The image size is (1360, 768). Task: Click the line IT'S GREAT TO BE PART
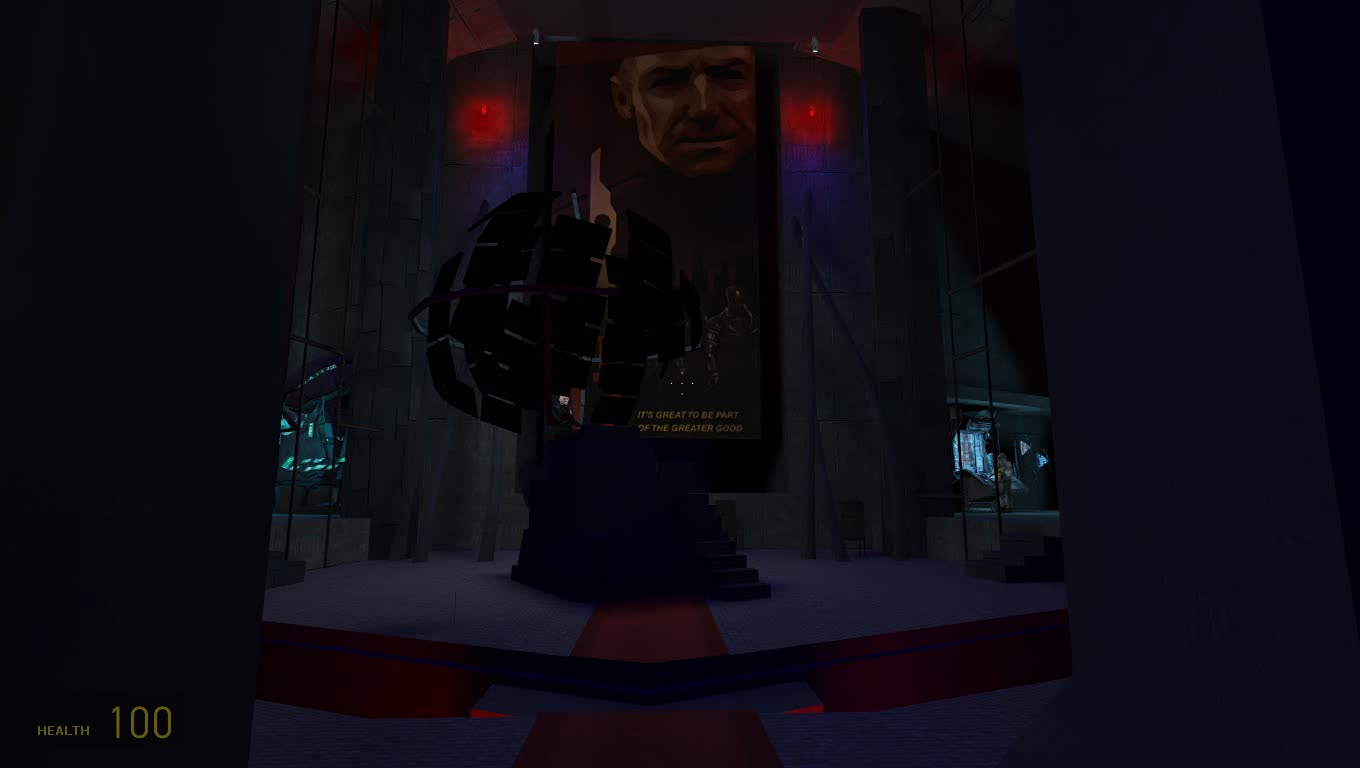coord(690,413)
